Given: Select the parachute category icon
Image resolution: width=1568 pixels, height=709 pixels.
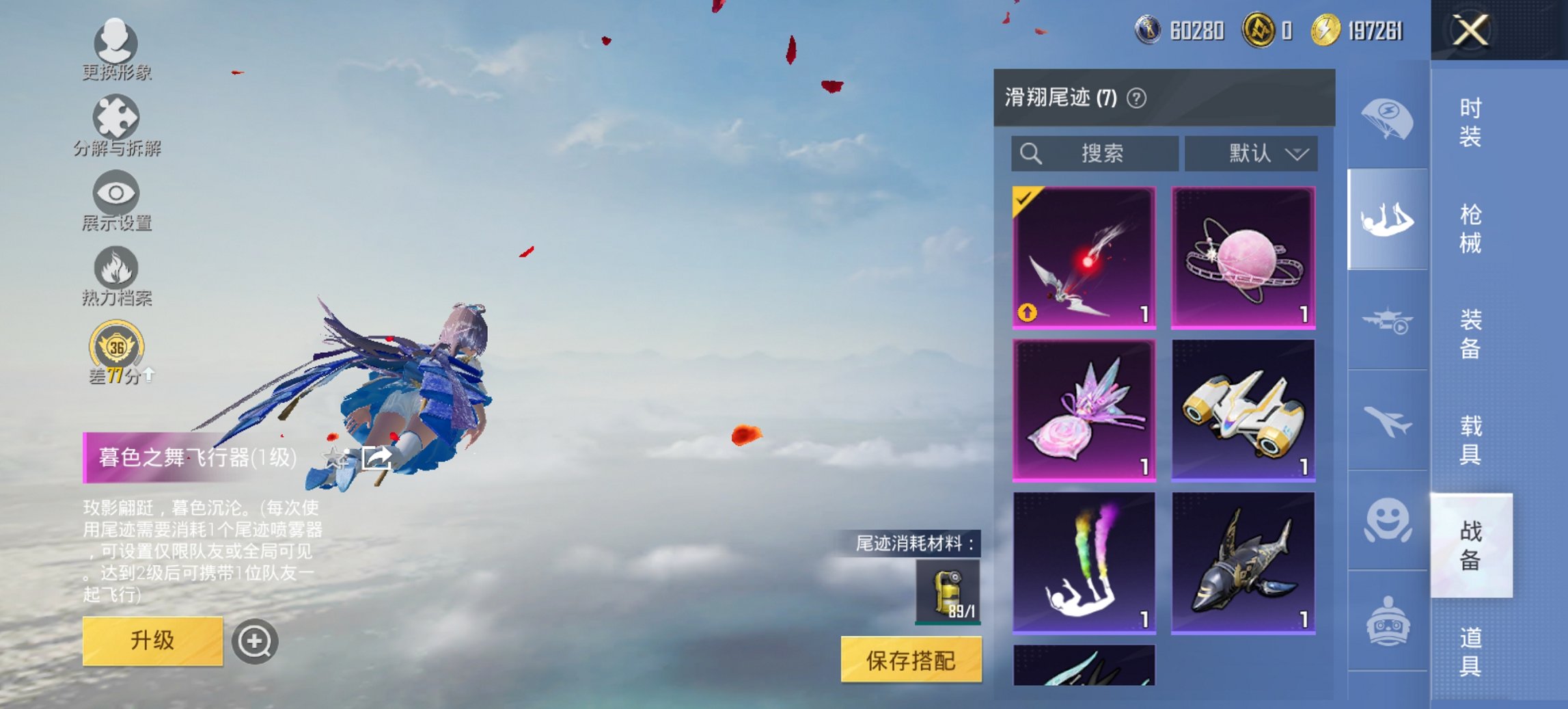Looking at the screenshot, I should click(1387, 118).
